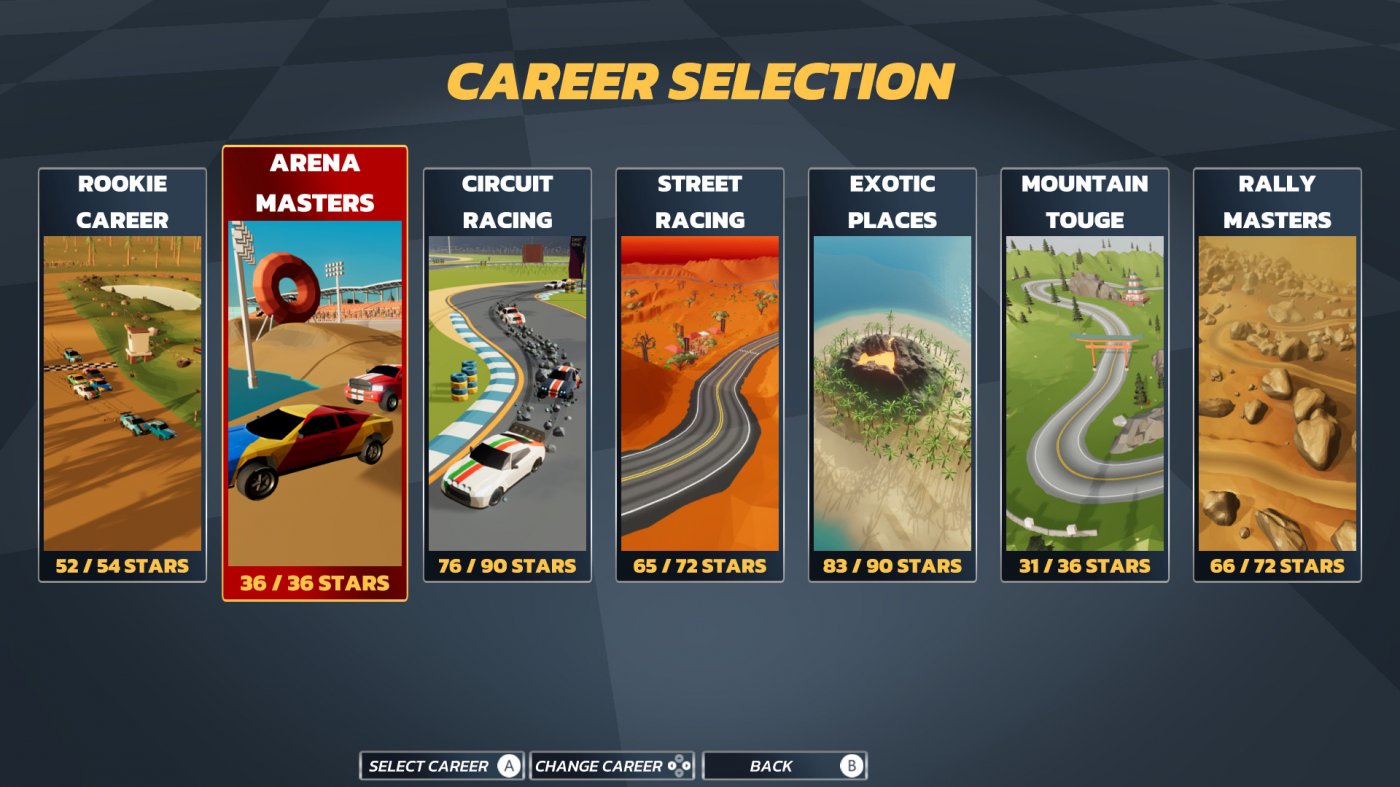Select the Circuit Racing career
The image size is (1400, 787).
coord(506,380)
